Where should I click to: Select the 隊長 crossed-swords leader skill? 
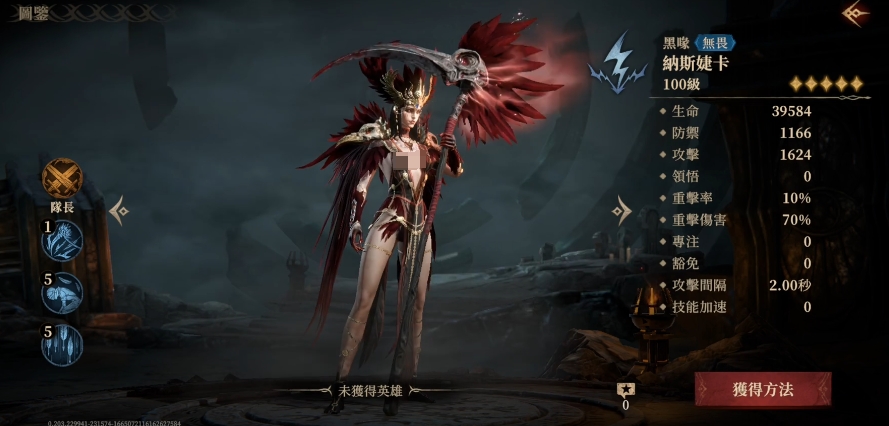pyautogui.click(x=63, y=178)
